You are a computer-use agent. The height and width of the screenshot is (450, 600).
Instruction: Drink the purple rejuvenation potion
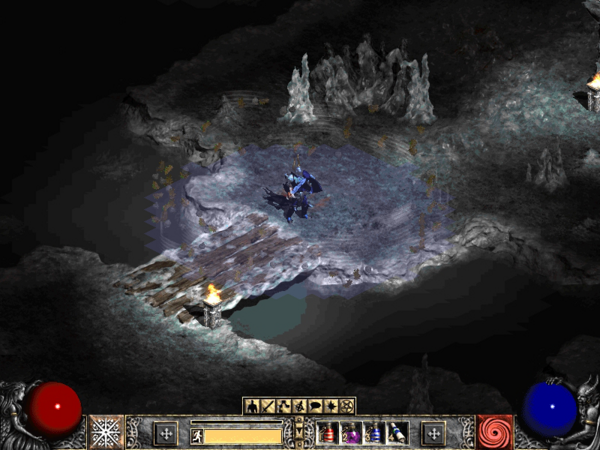[351, 433]
